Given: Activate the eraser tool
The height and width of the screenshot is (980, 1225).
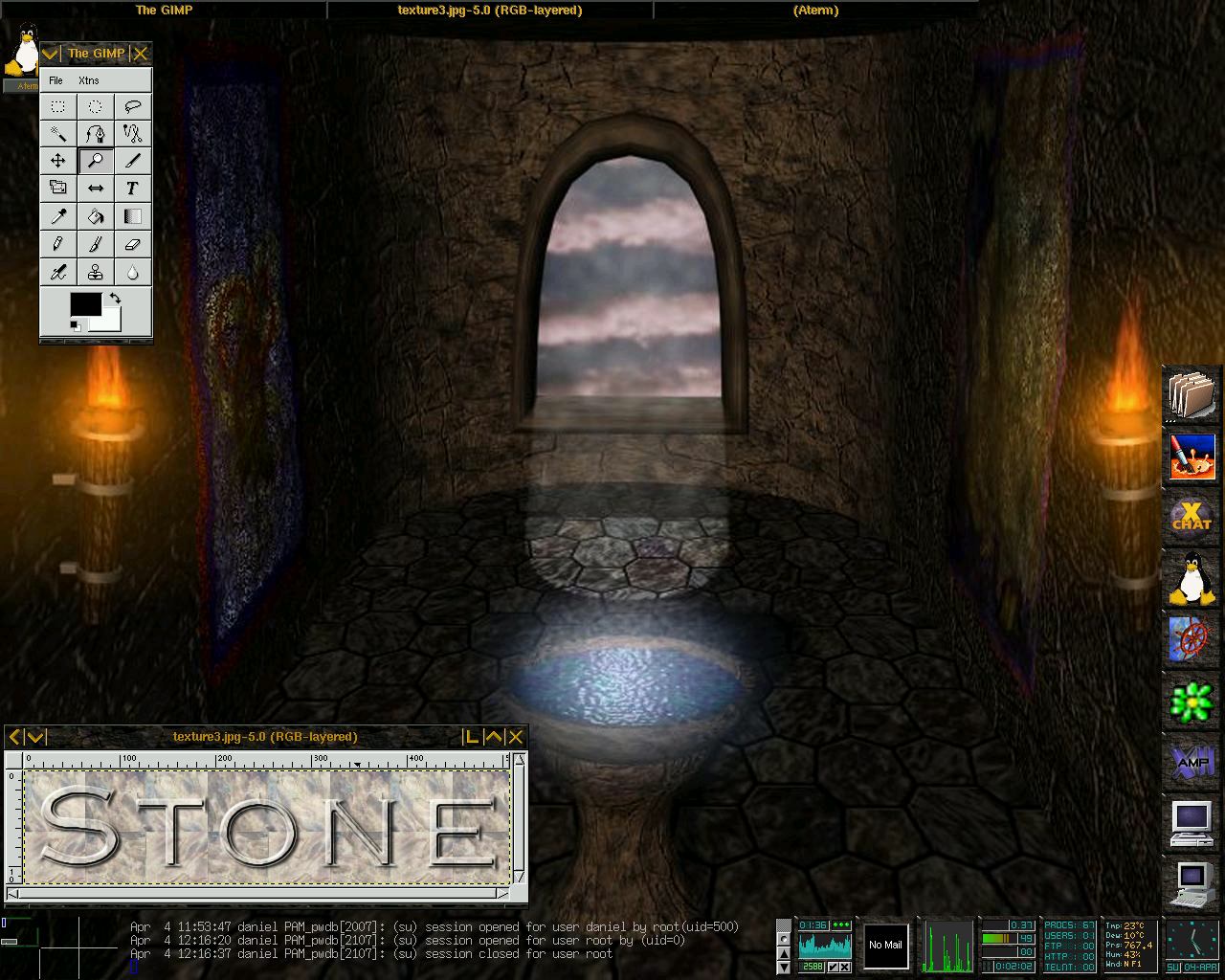Looking at the screenshot, I should pos(133,244).
